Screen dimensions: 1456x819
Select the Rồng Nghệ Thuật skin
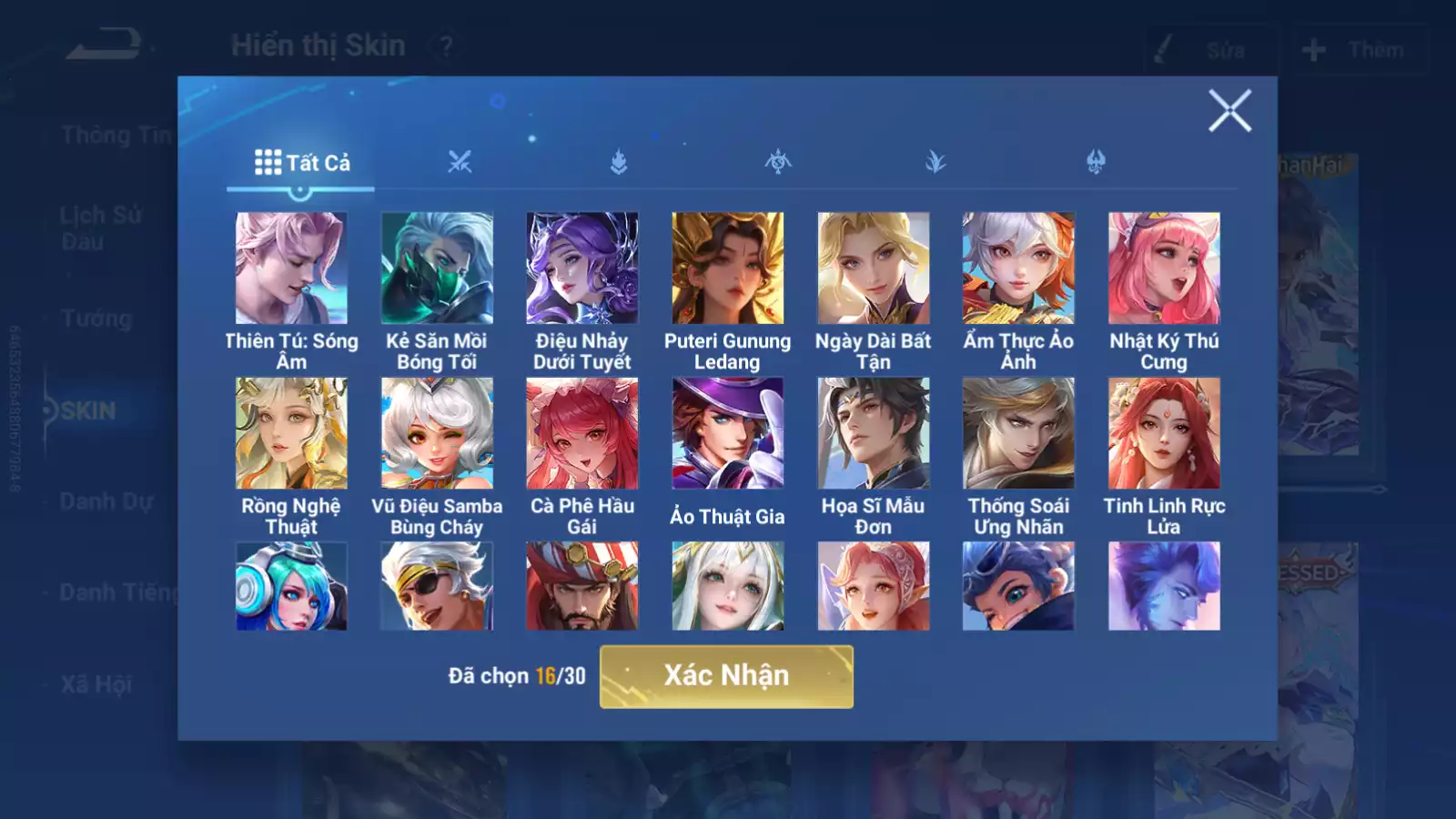pyautogui.click(x=291, y=433)
